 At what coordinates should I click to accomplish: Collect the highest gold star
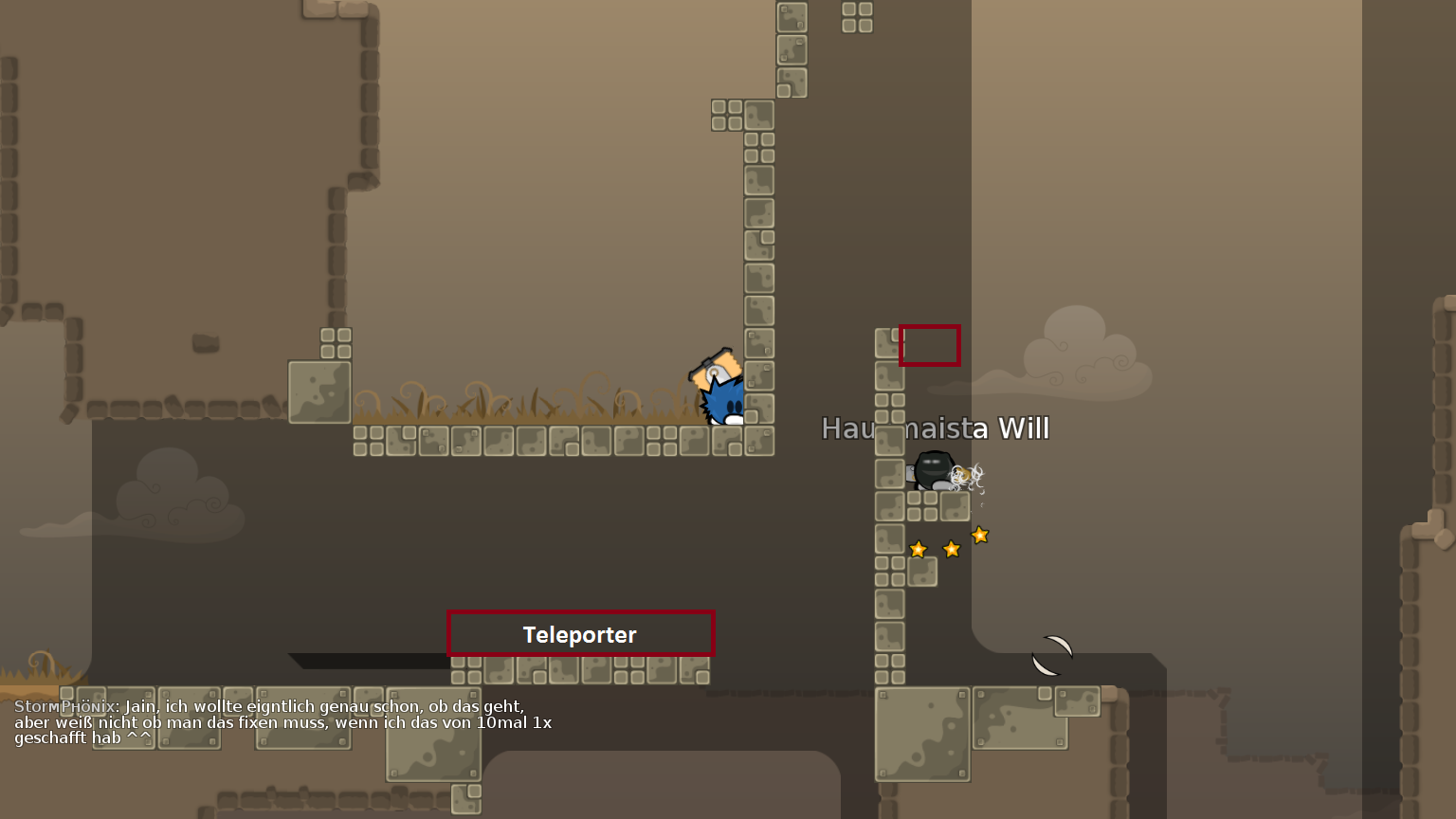coord(979,536)
